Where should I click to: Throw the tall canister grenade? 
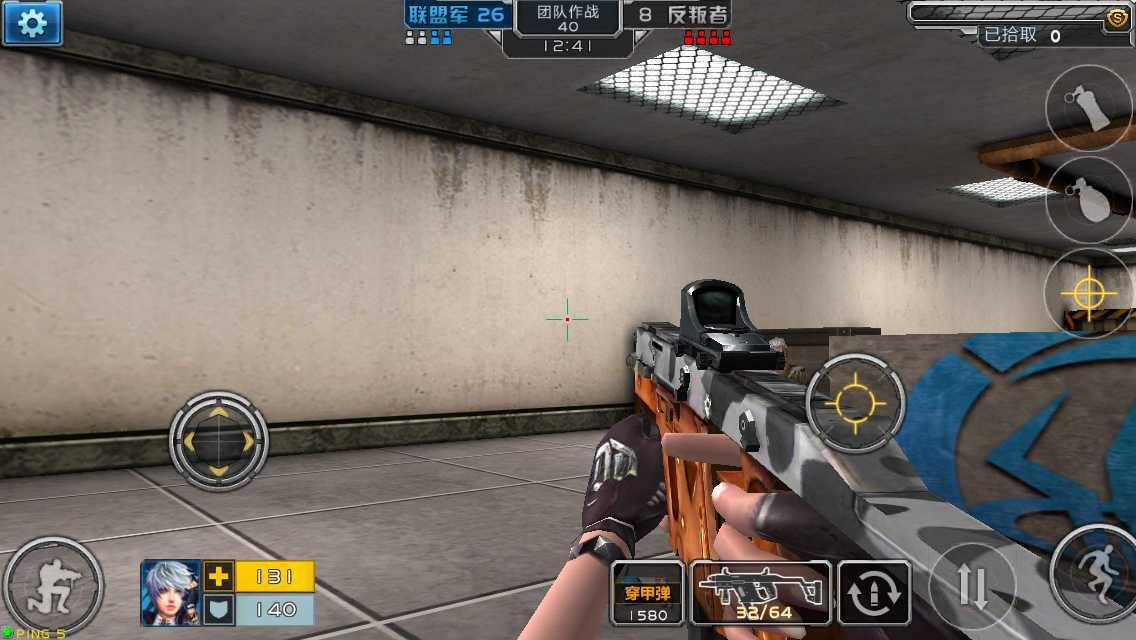point(1091,108)
